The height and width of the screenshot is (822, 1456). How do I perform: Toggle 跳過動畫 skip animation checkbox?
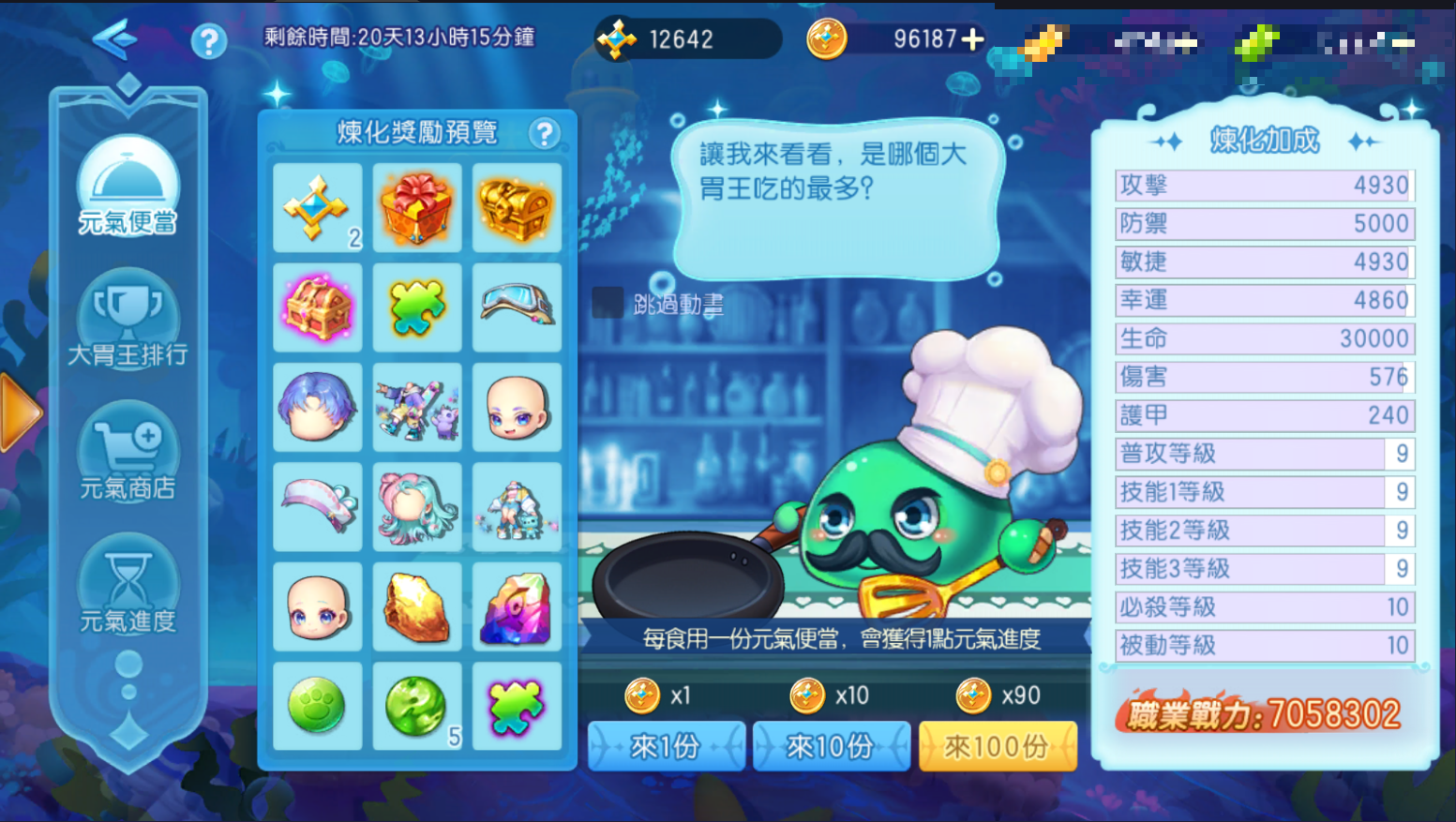608,303
